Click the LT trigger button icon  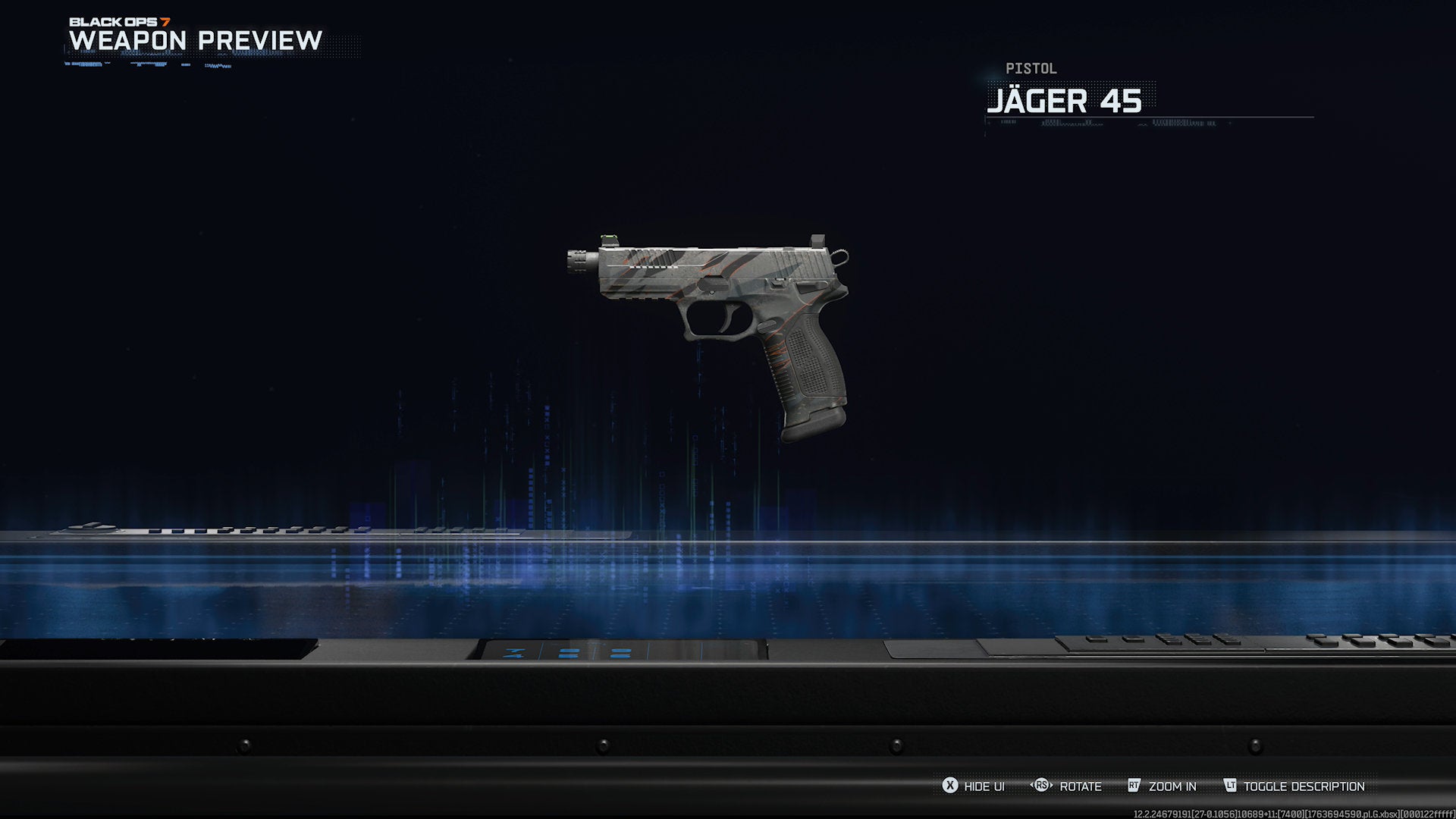point(1232,786)
